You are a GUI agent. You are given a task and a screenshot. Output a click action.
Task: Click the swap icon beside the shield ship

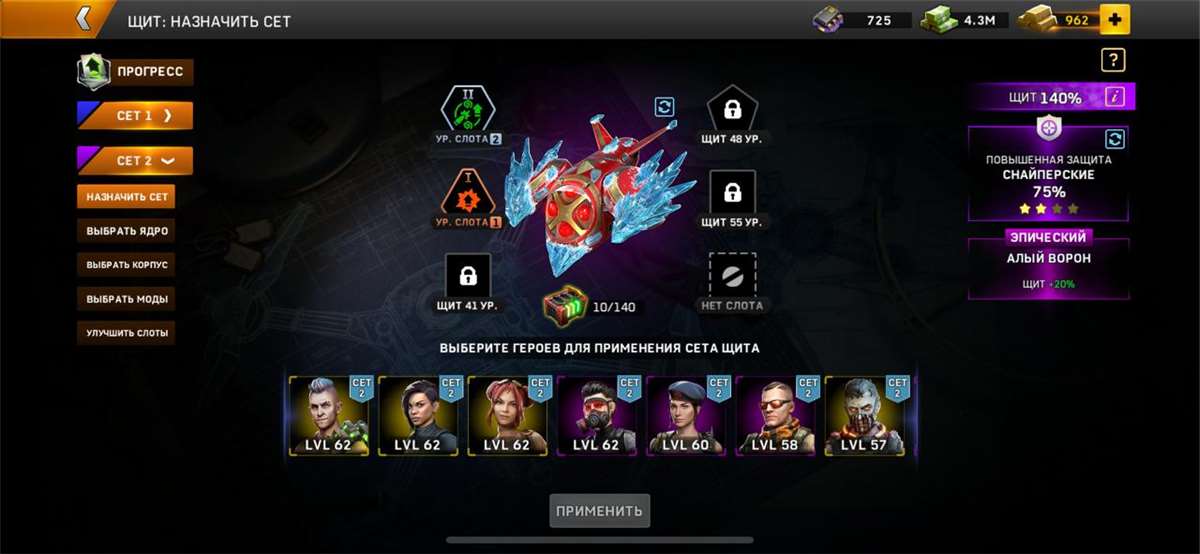[x=664, y=107]
